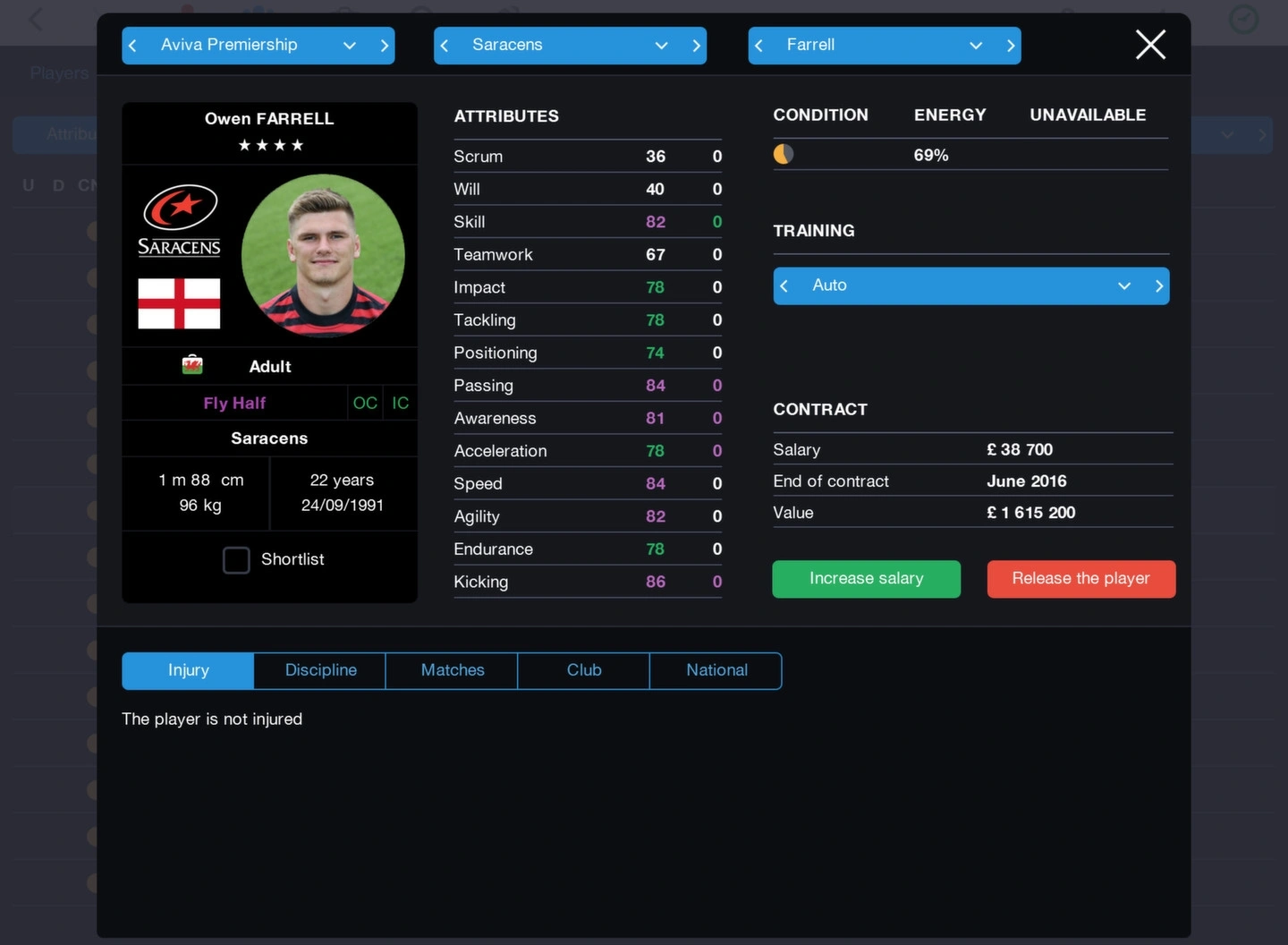Image resolution: width=1288 pixels, height=945 pixels.
Task: Choose next training option after Auto
Action: [1158, 286]
